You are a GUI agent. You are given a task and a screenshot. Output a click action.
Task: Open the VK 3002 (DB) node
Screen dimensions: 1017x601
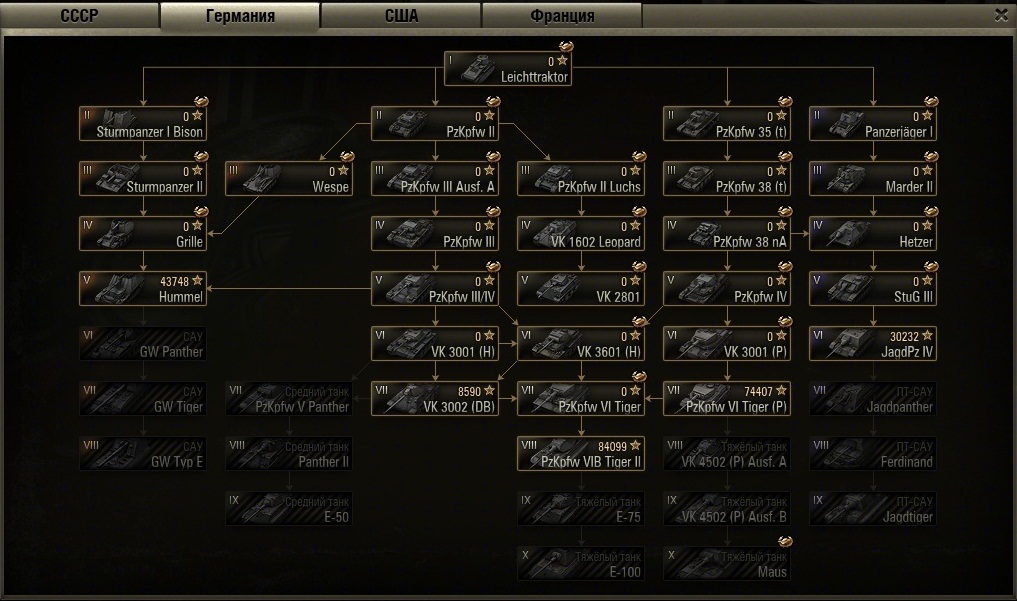[x=435, y=398]
